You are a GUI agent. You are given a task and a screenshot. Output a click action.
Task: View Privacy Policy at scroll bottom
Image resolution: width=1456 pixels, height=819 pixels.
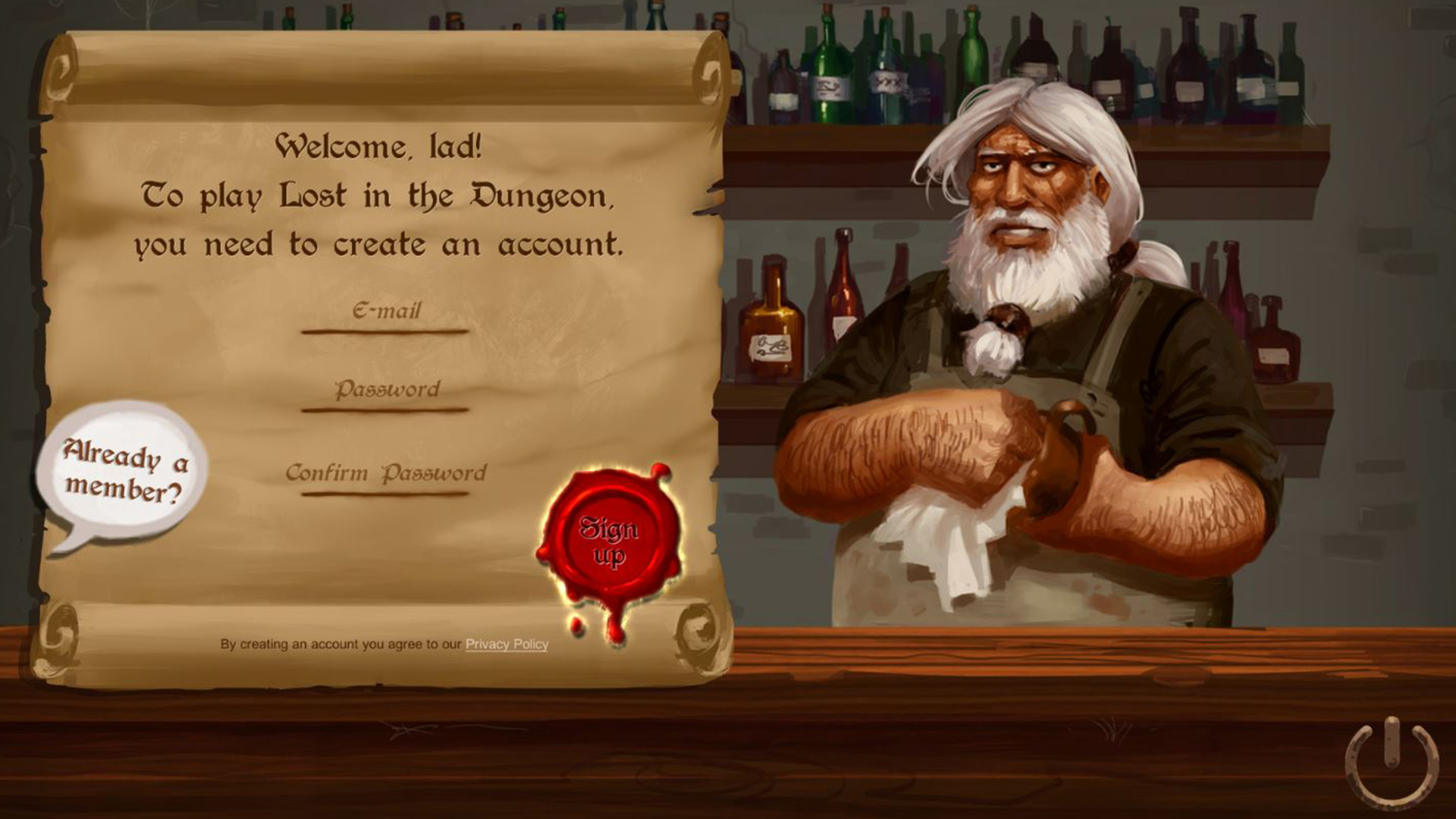(506, 644)
